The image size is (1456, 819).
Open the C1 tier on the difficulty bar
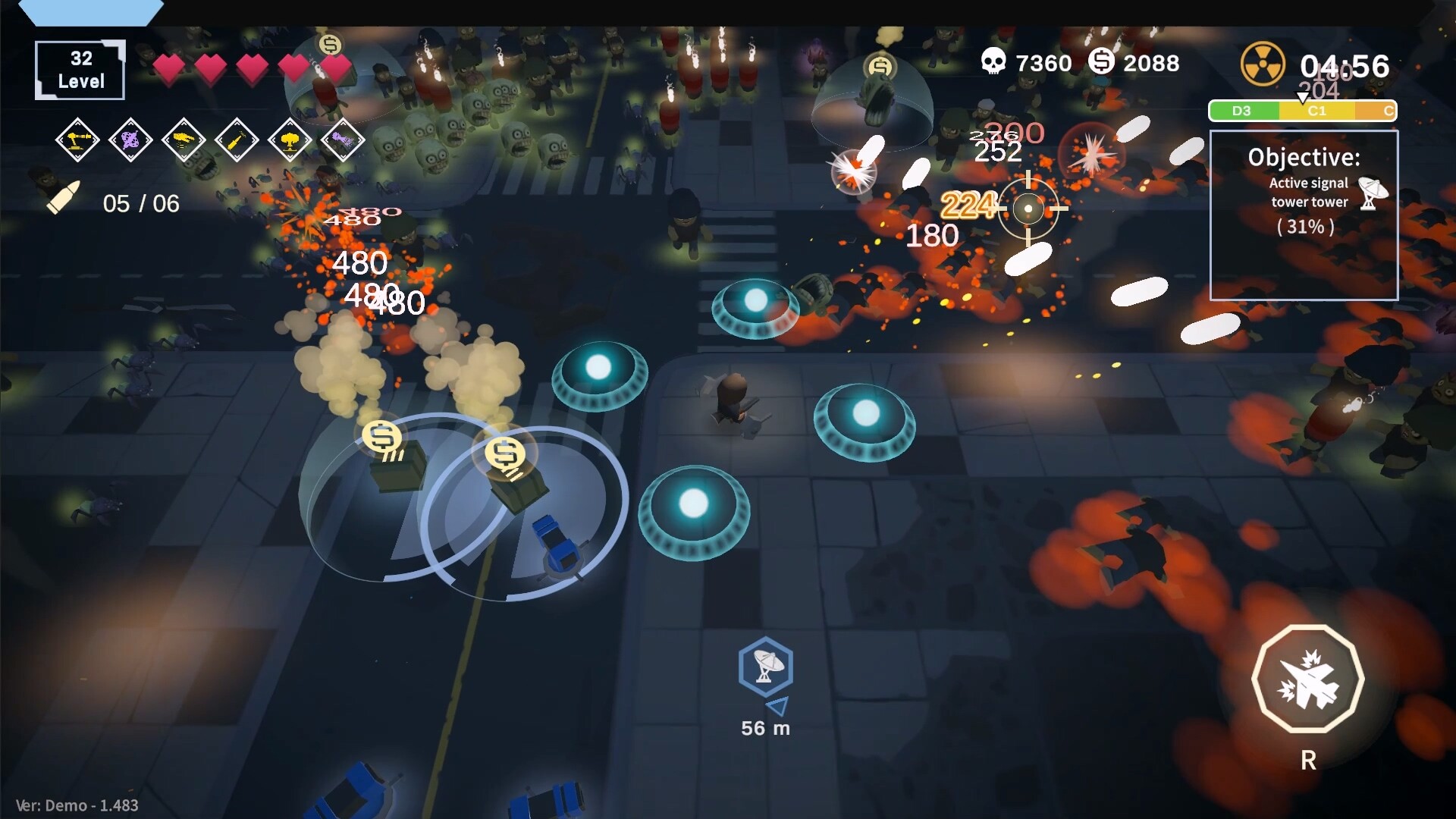click(1316, 111)
